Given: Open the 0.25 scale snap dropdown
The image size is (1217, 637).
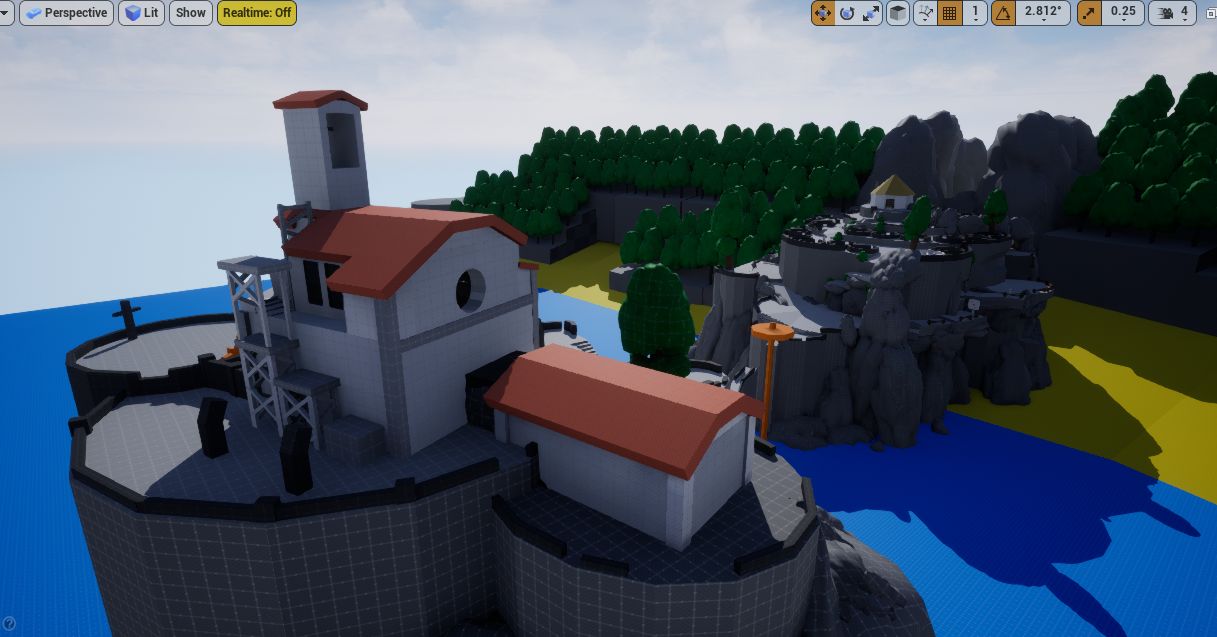Looking at the screenshot, I should click(x=1123, y=13).
